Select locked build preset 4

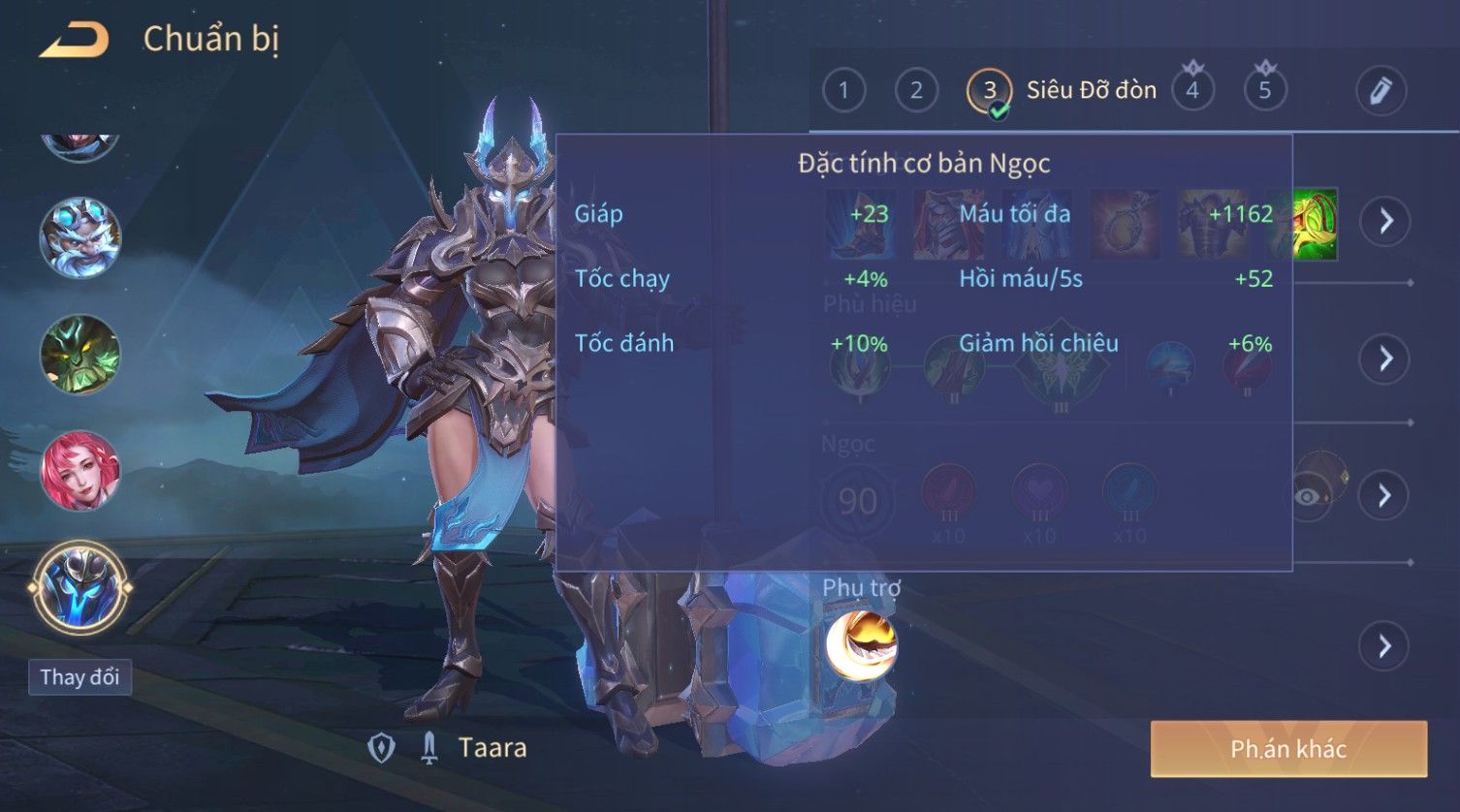coord(1192,90)
